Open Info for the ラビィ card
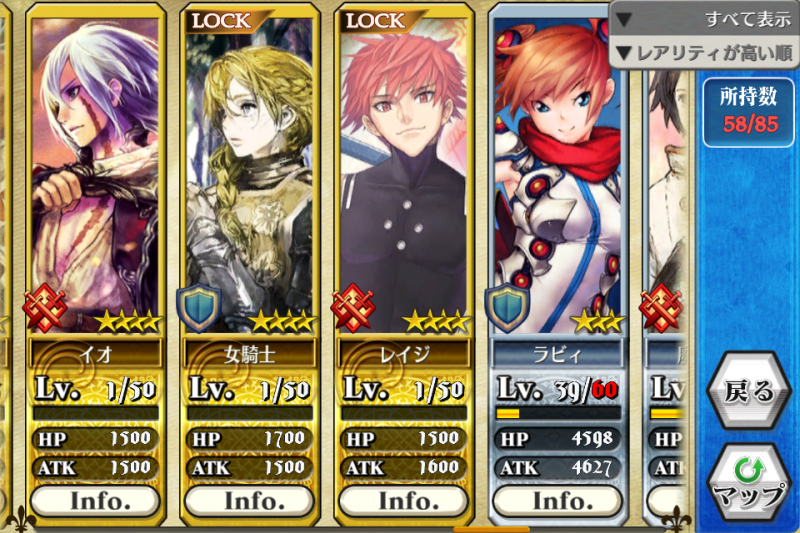This screenshot has height=533, width=800. [560, 500]
